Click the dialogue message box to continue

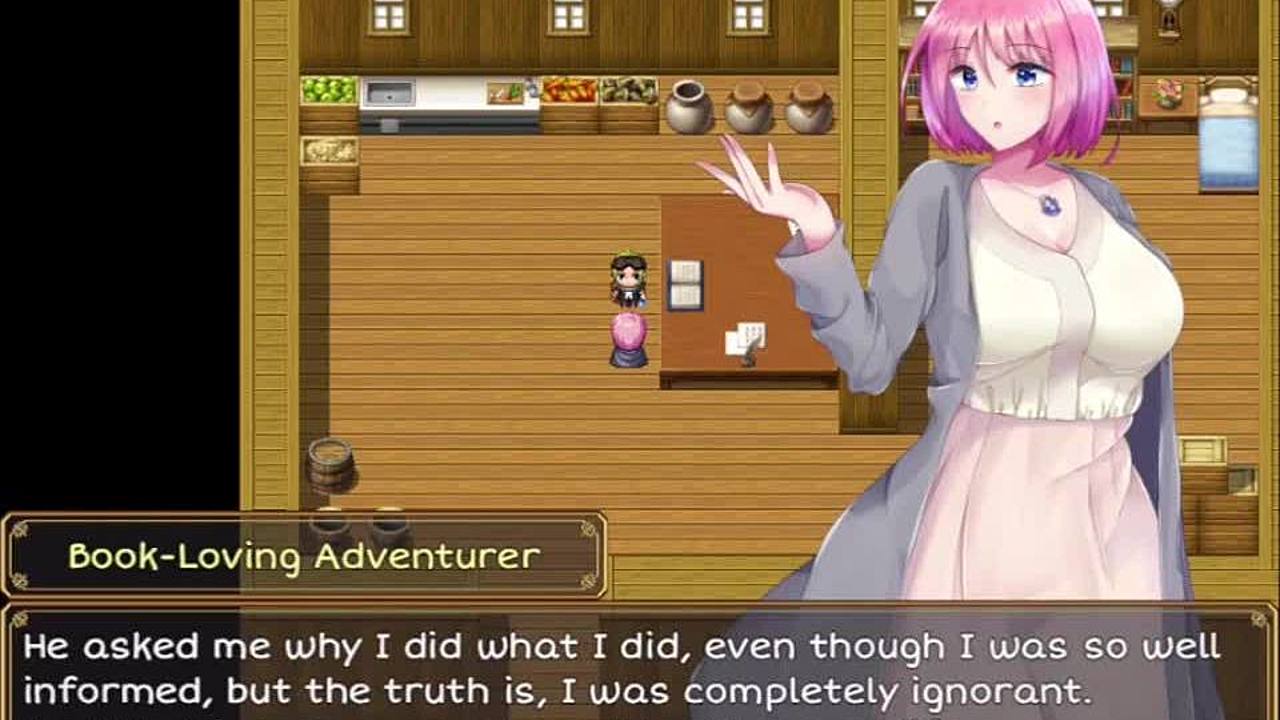[640, 664]
